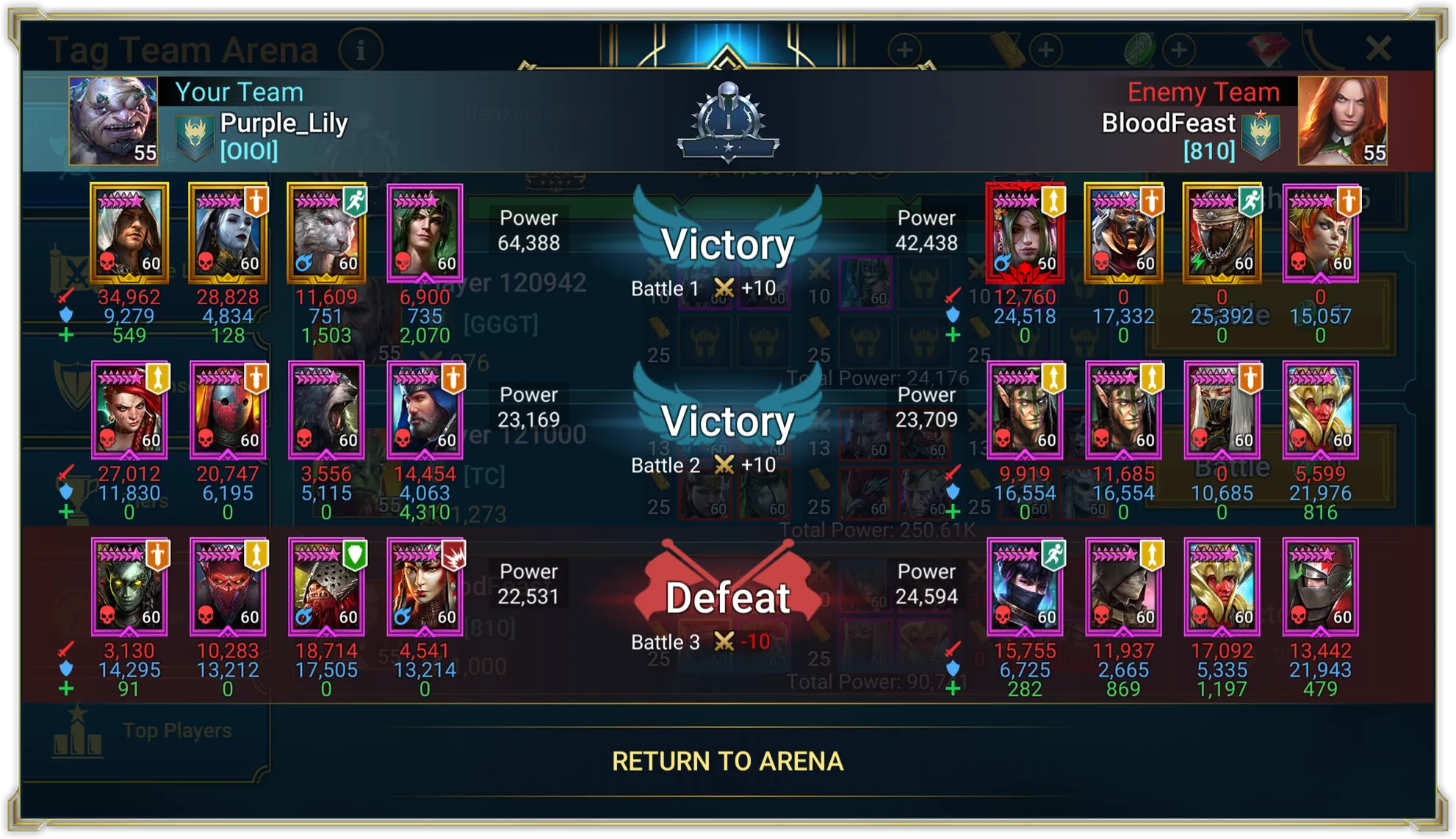The width and height of the screenshot is (1456, 839).
Task: Inspect the enemy orange-haired elf champion
Action: (1320, 232)
